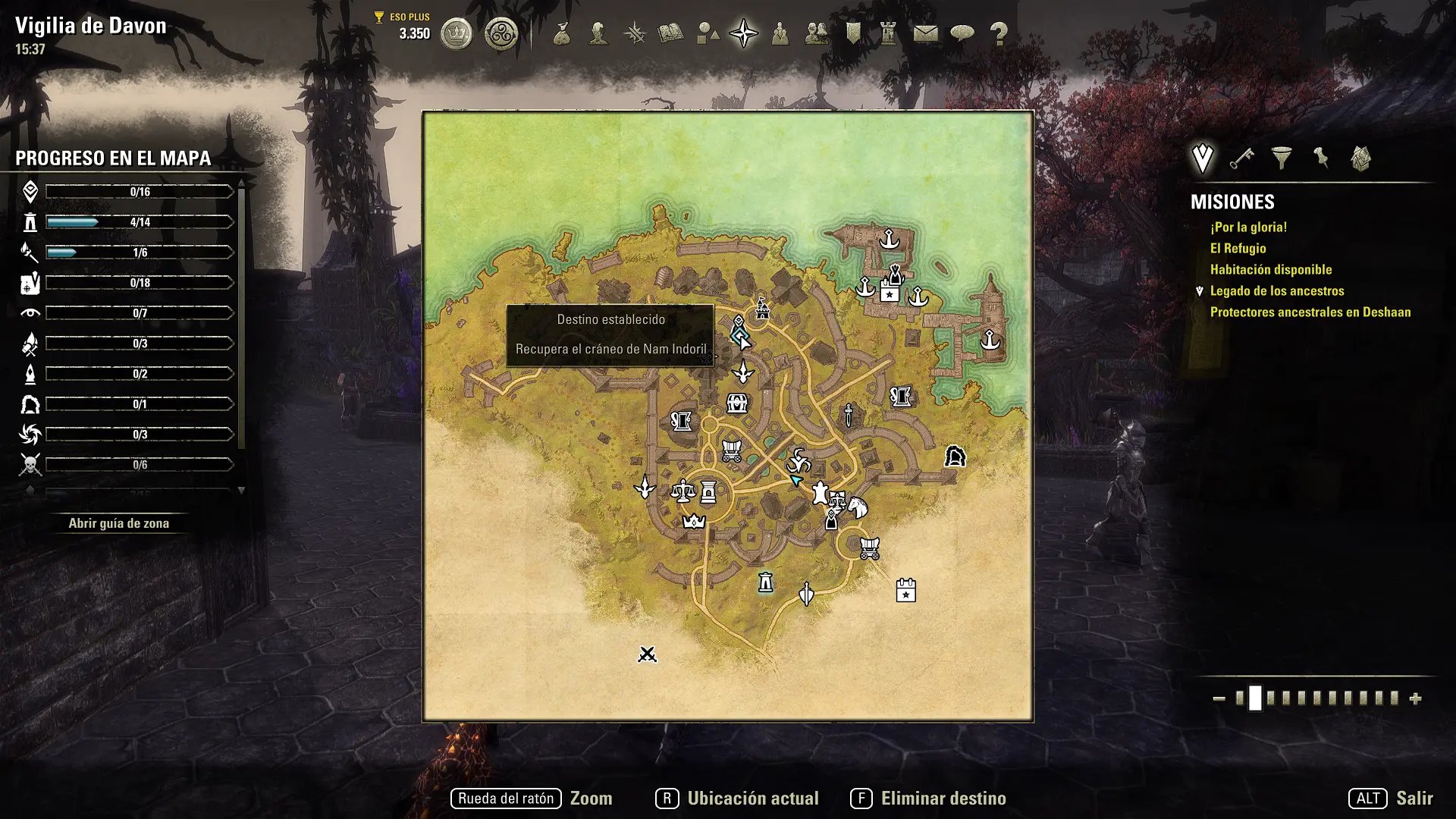Select the crossed swords marker on map
The height and width of the screenshot is (819, 1456).
click(647, 654)
